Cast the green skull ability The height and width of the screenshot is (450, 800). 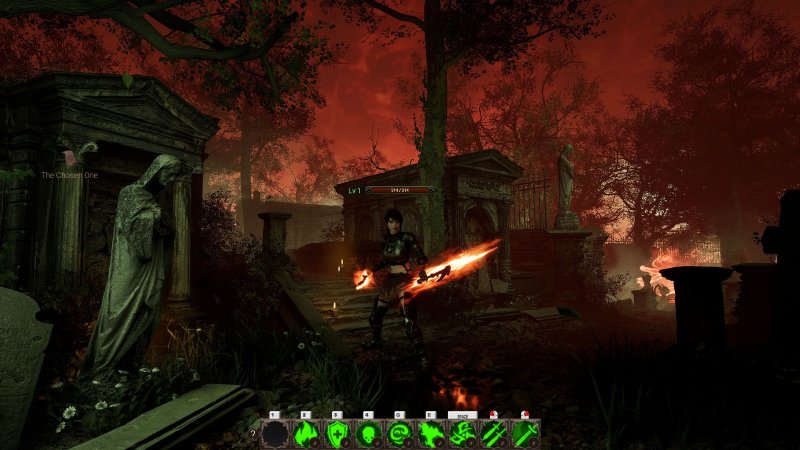point(368,433)
